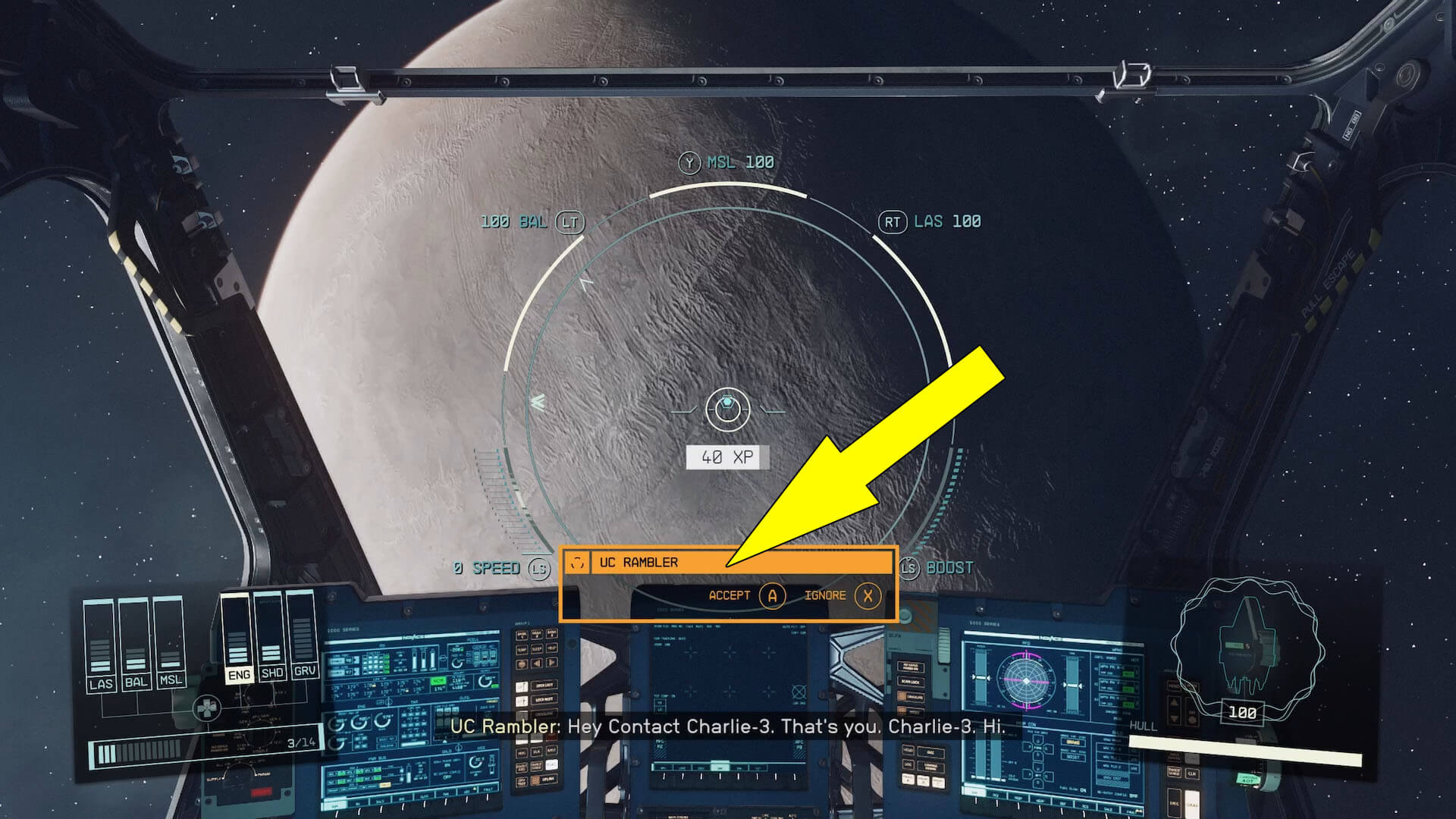Open the comms icon beside UC RAMBLER
This screenshot has width=1456, height=819.
point(576,562)
